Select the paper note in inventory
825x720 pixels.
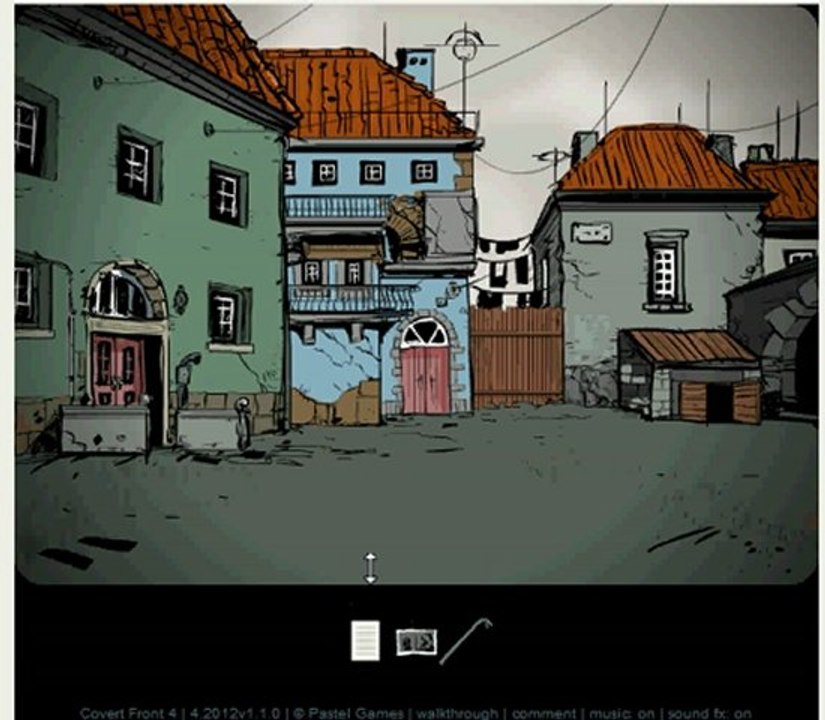[x=365, y=641]
